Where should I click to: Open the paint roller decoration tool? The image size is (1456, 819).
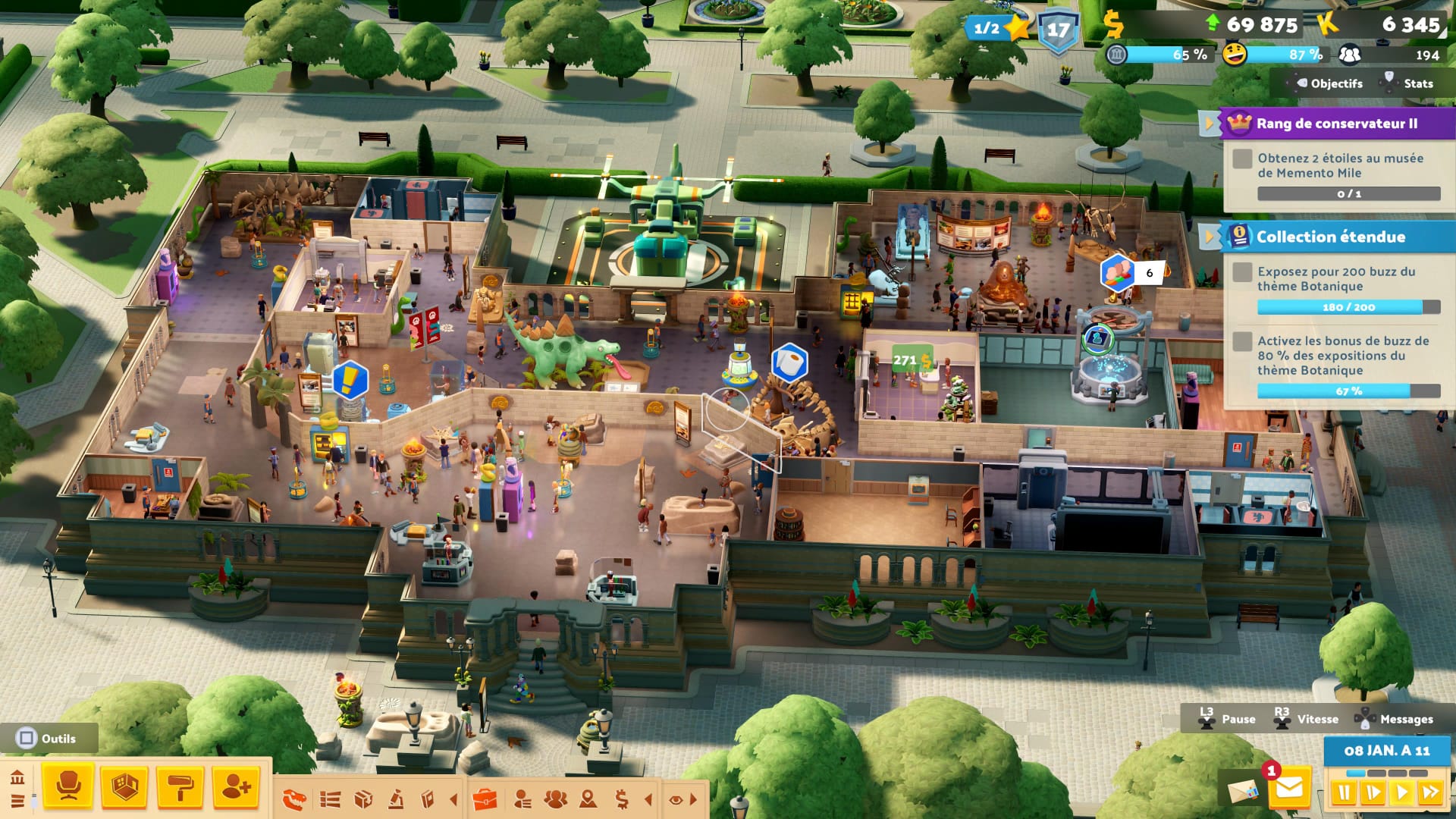pos(180,787)
